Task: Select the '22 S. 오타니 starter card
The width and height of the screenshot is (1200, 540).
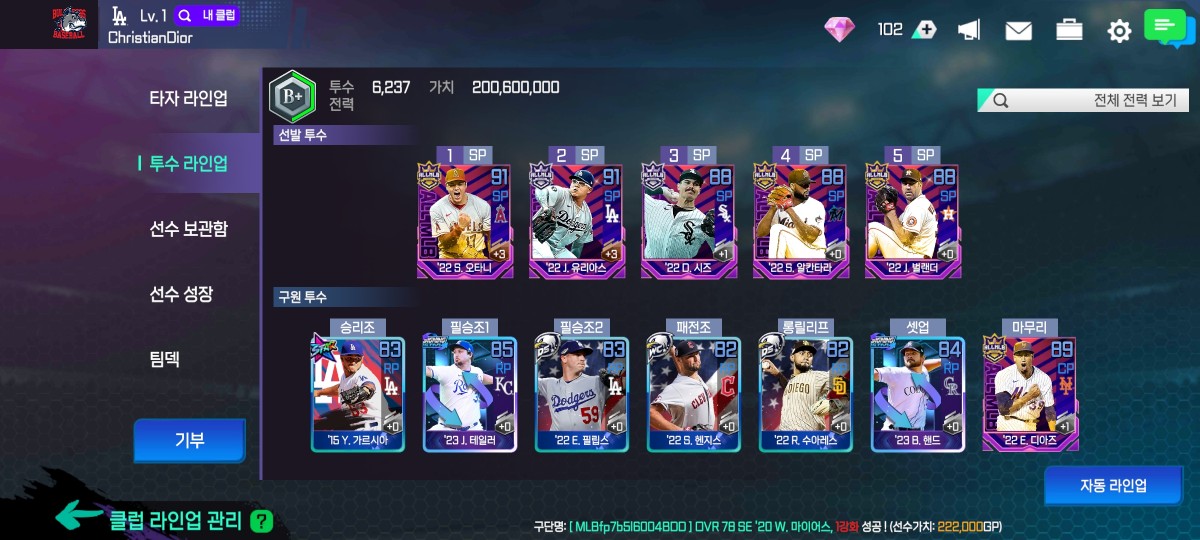Action: coord(464,218)
